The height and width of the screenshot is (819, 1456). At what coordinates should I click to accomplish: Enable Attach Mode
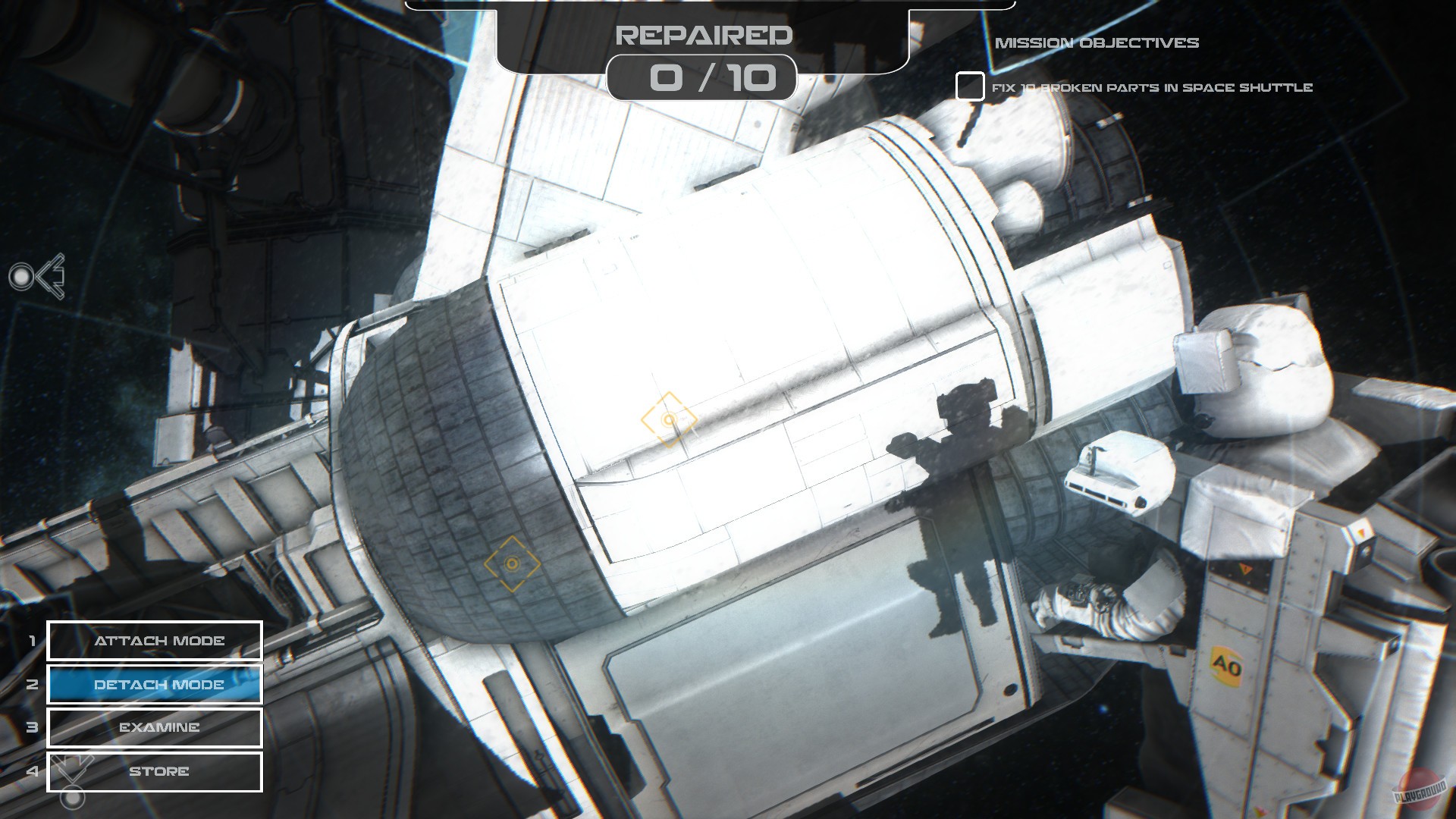154,641
